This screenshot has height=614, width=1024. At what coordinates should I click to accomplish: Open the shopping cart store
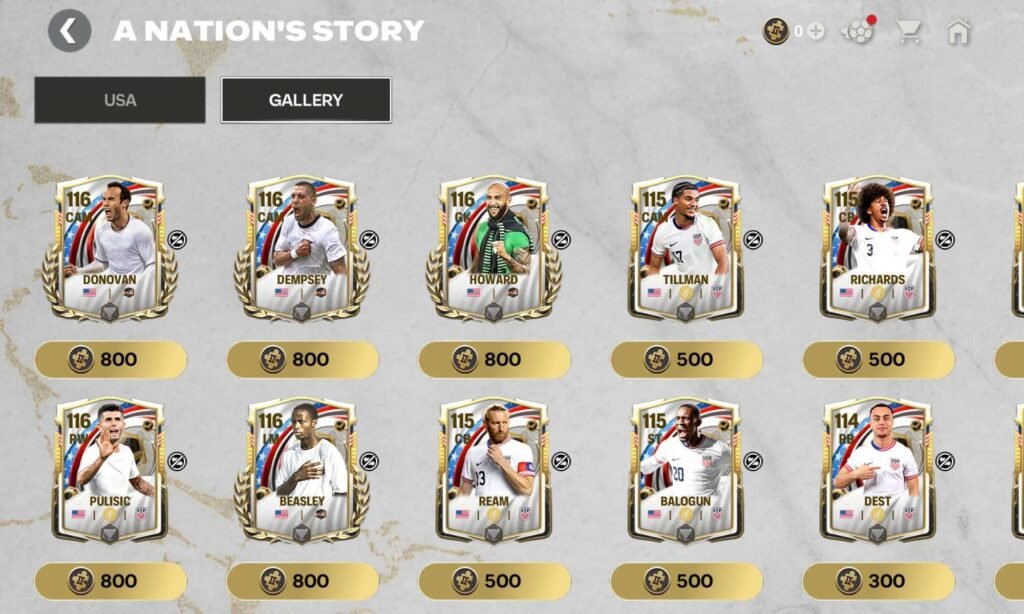coord(909,32)
